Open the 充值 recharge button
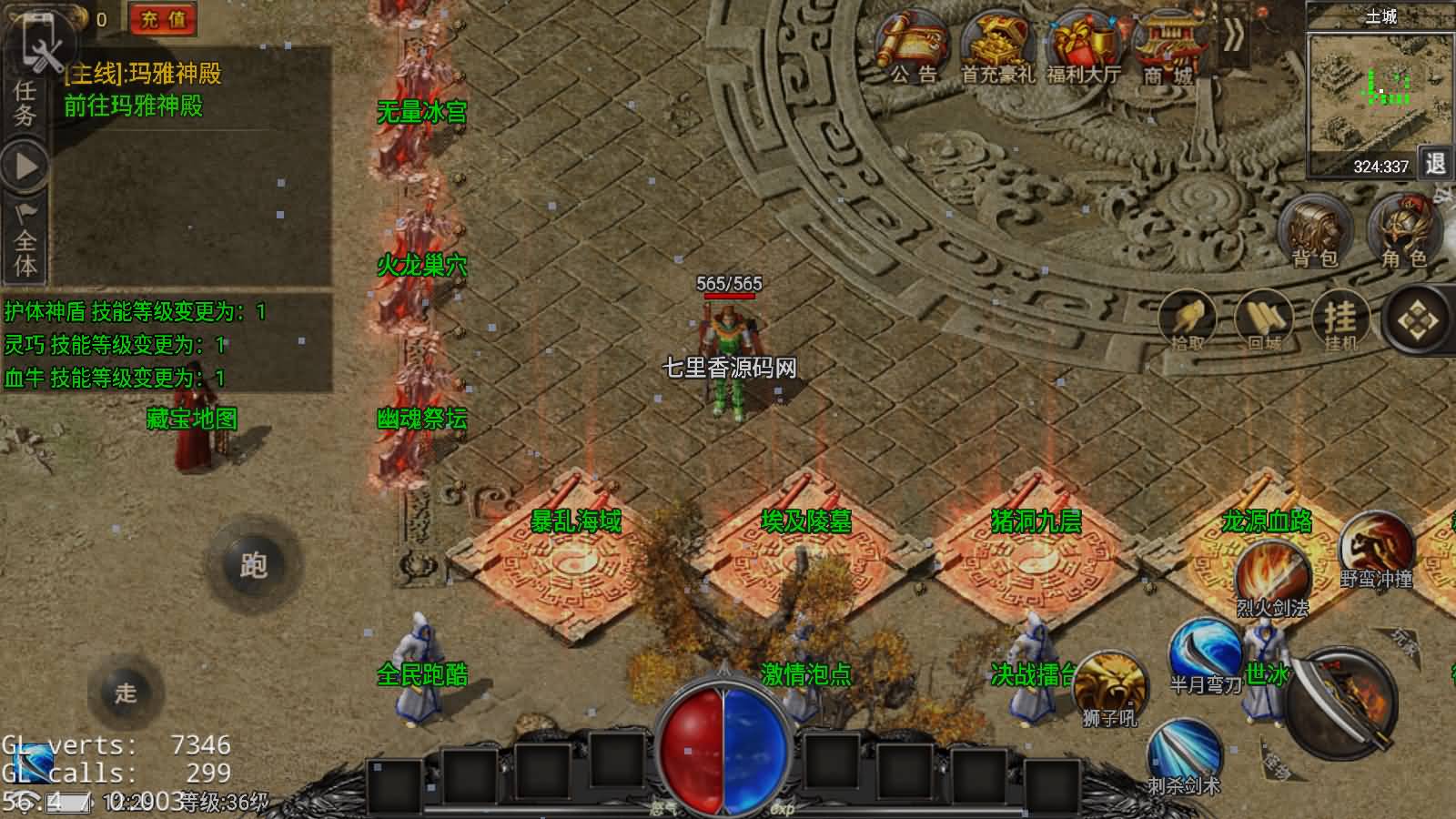Viewport: 1456px width, 819px height. pyautogui.click(x=163, y=19)
